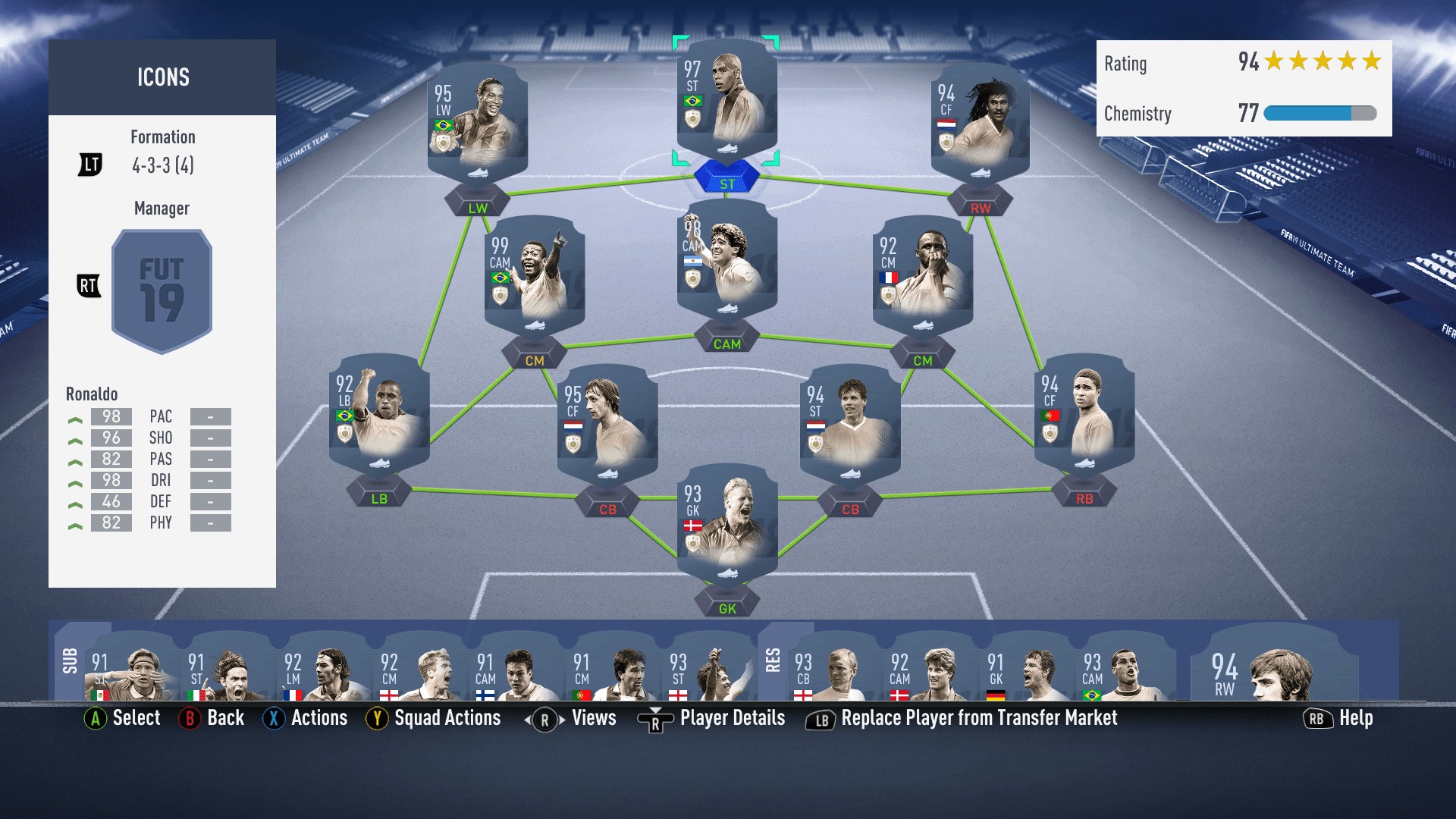Viewport: 1456px width, 819px height.
Task: Click the 94-rated Gullit CF card
Action: click(978, 125)
